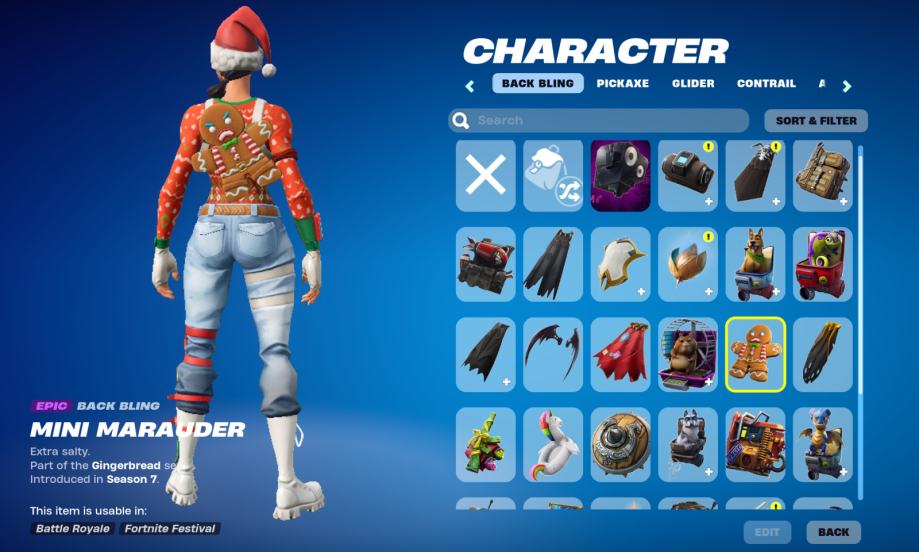
Task: Click the right arrow beside the tabs
Action: (x=847, y=86)
